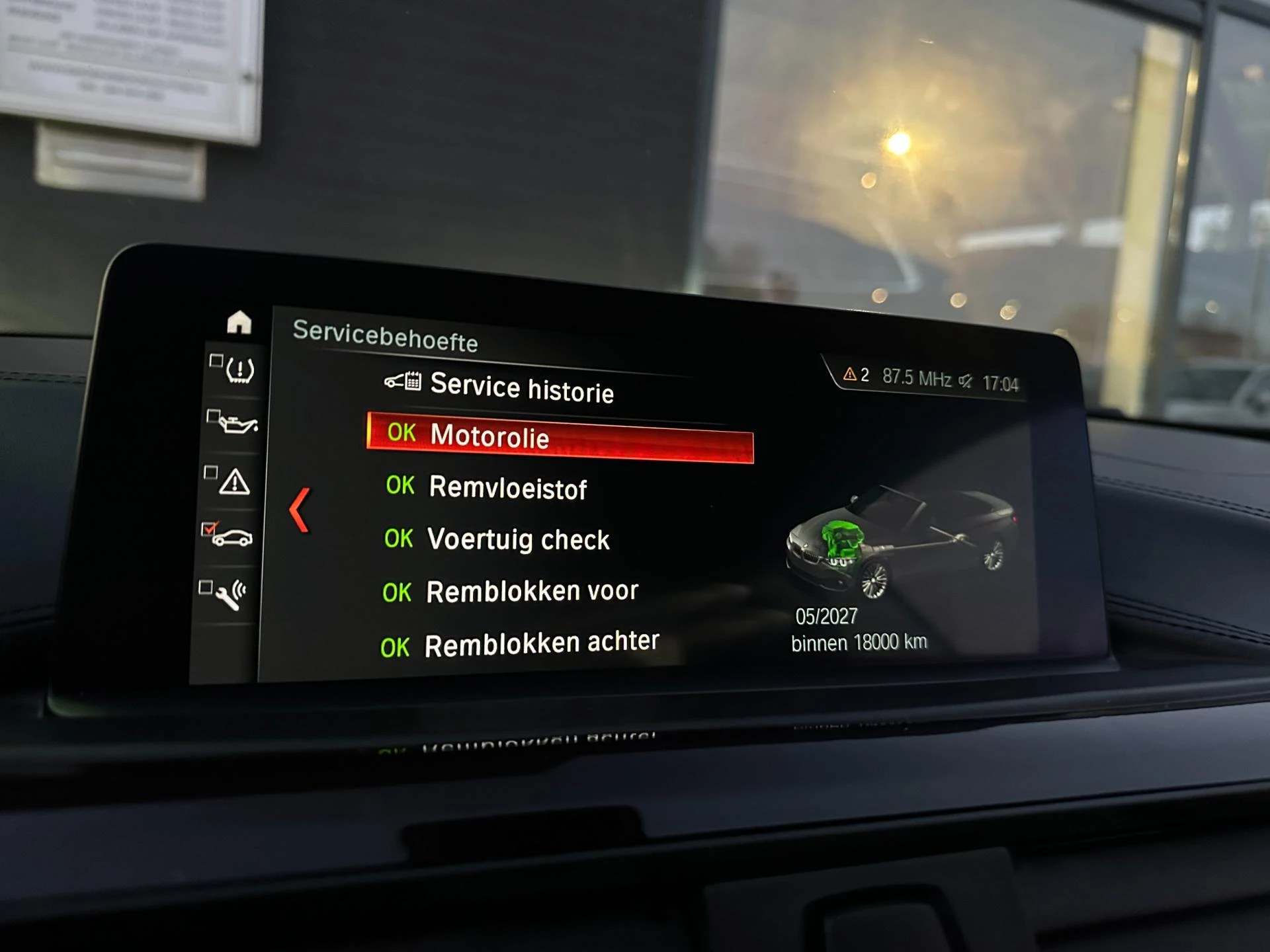Image resolution: width=1270 pixels, height=952 pixels.
Task: Open the warning triangle messages icon
Action: [x=233, y=481]
